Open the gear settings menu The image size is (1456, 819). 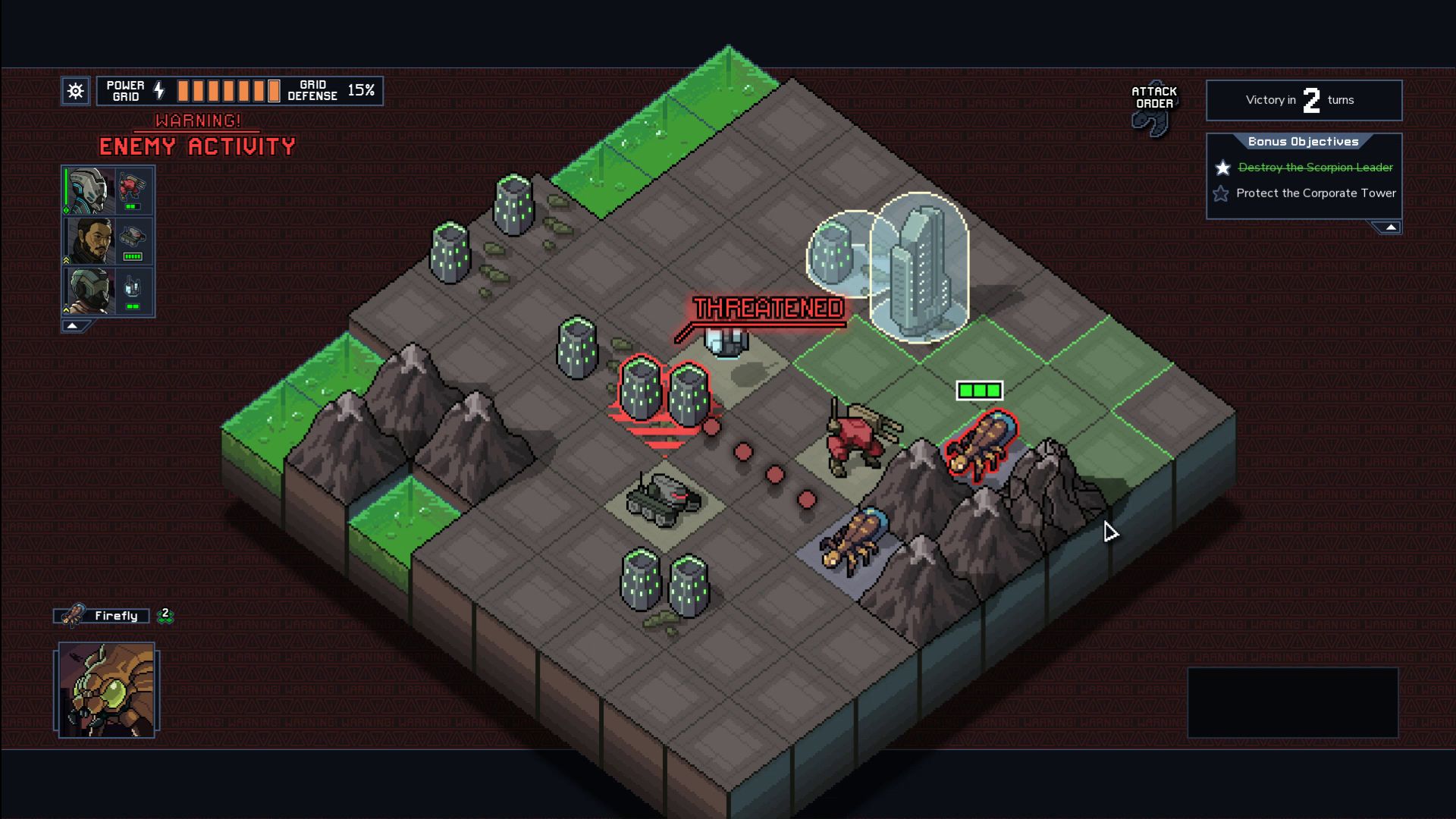pos(76,91)
